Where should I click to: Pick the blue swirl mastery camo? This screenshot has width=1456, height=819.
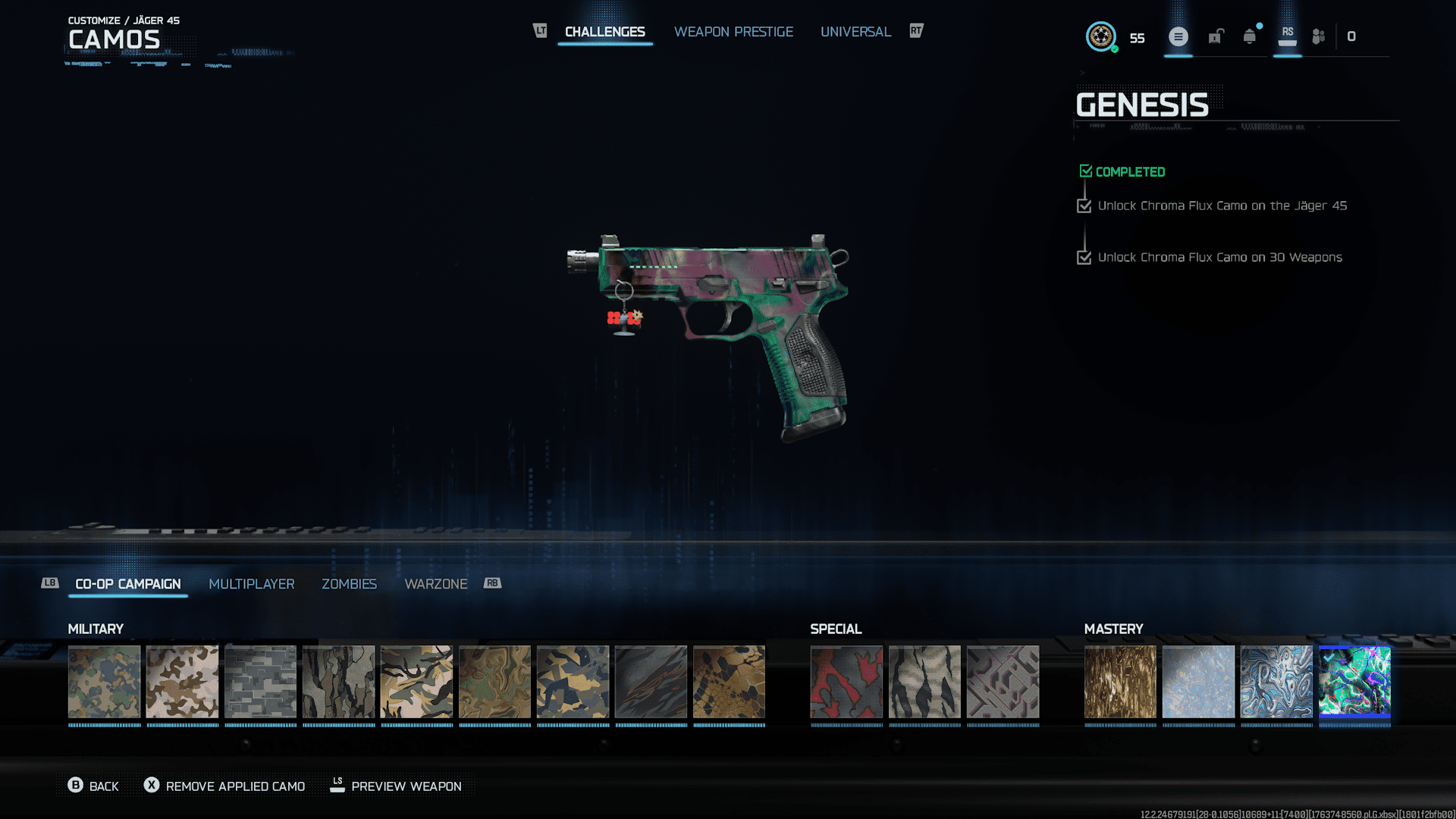[1276, 681]
